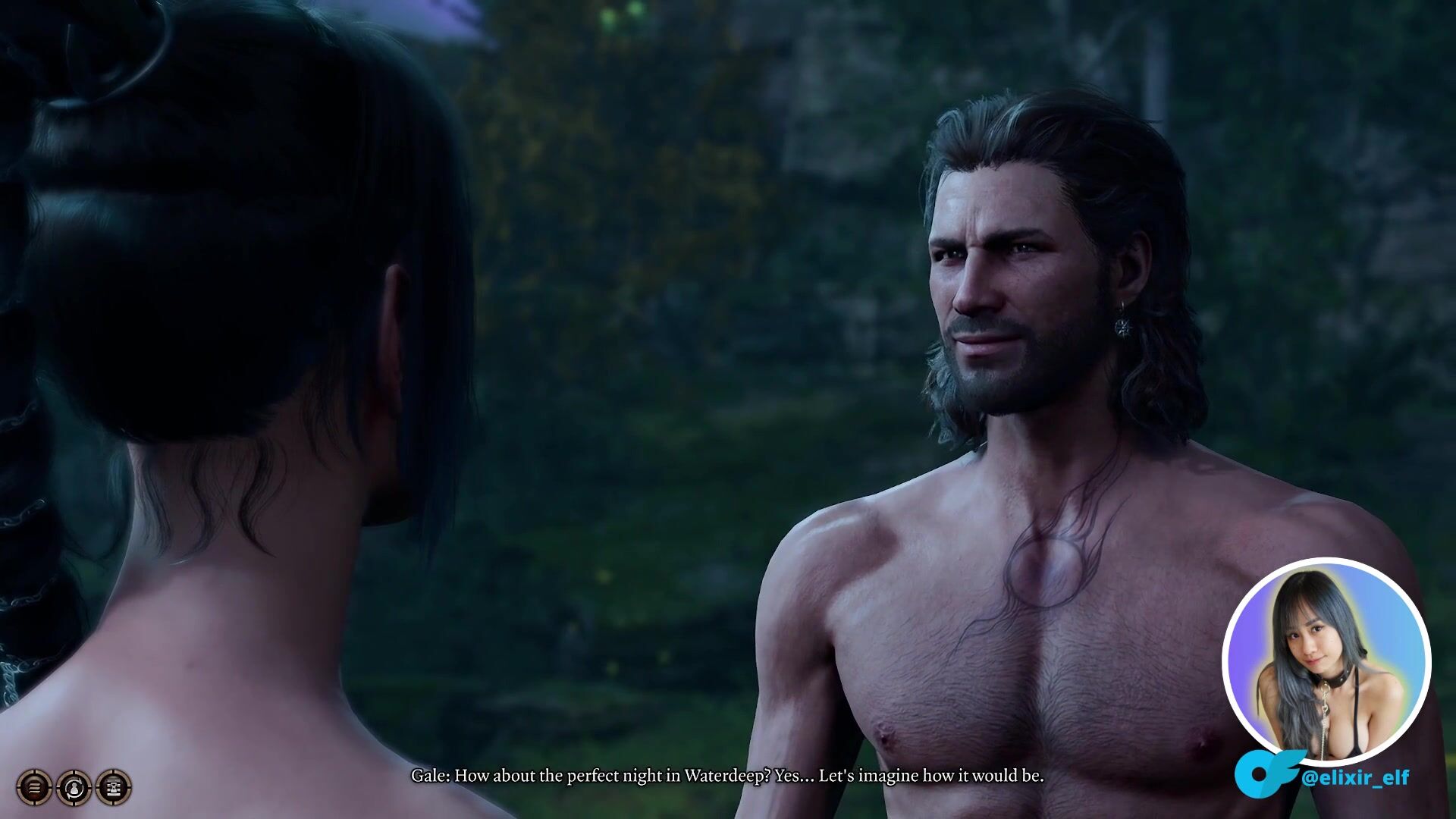Click the swap character icon
The image size is (1456, 819).
74,787
